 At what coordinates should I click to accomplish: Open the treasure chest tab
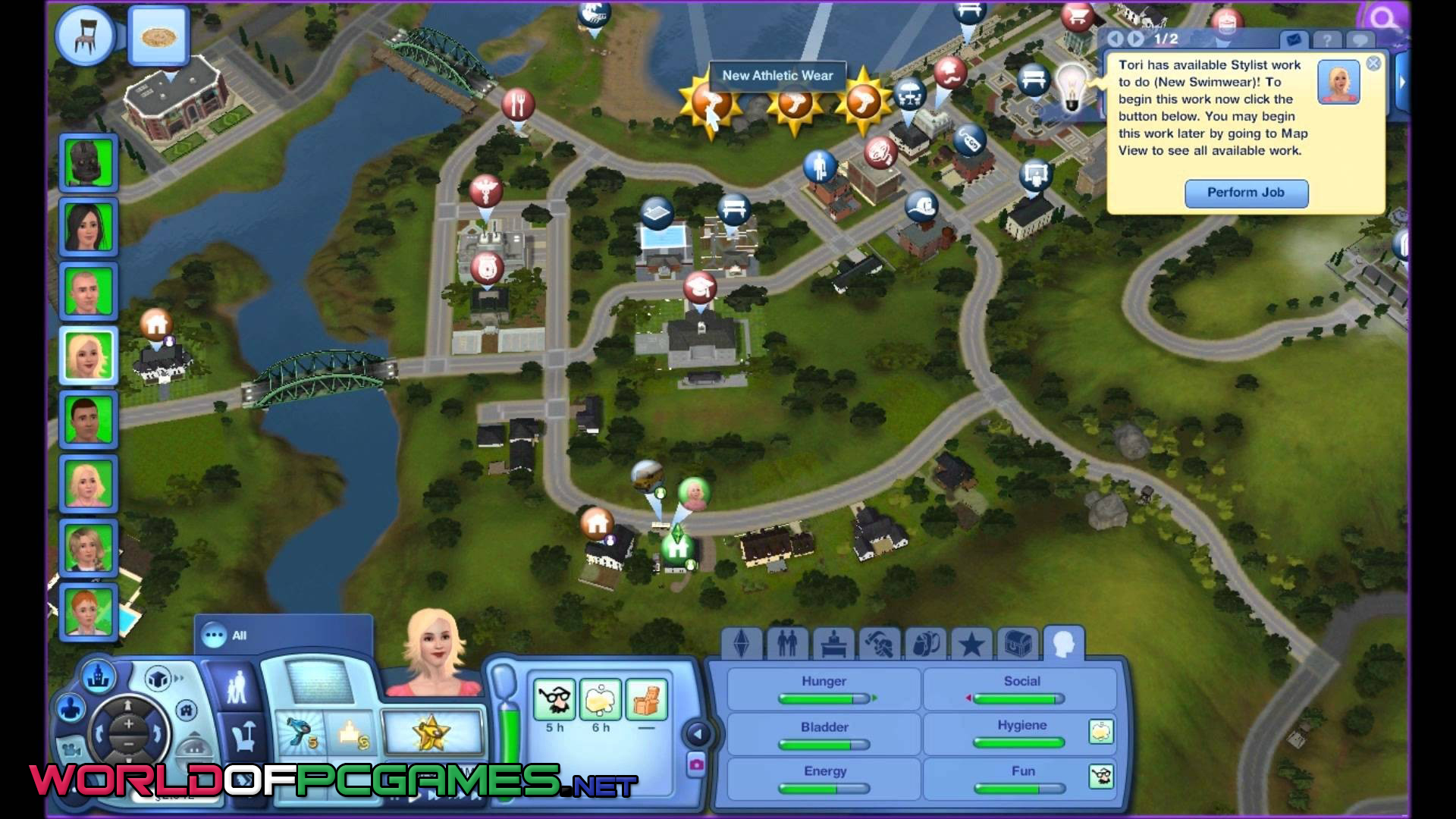(1017, 645)
